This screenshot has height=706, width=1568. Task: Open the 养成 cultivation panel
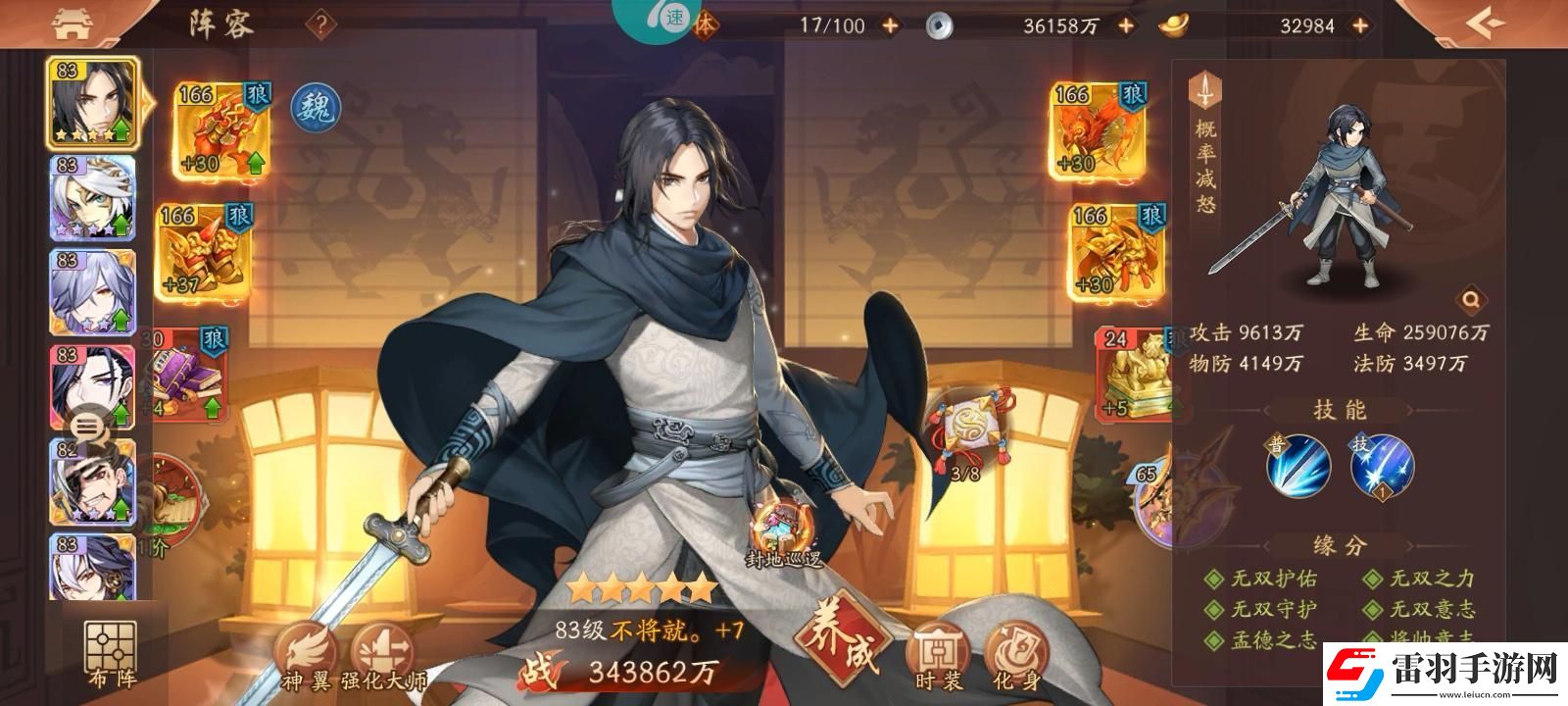pyautogui.click(x=838, y=640)
